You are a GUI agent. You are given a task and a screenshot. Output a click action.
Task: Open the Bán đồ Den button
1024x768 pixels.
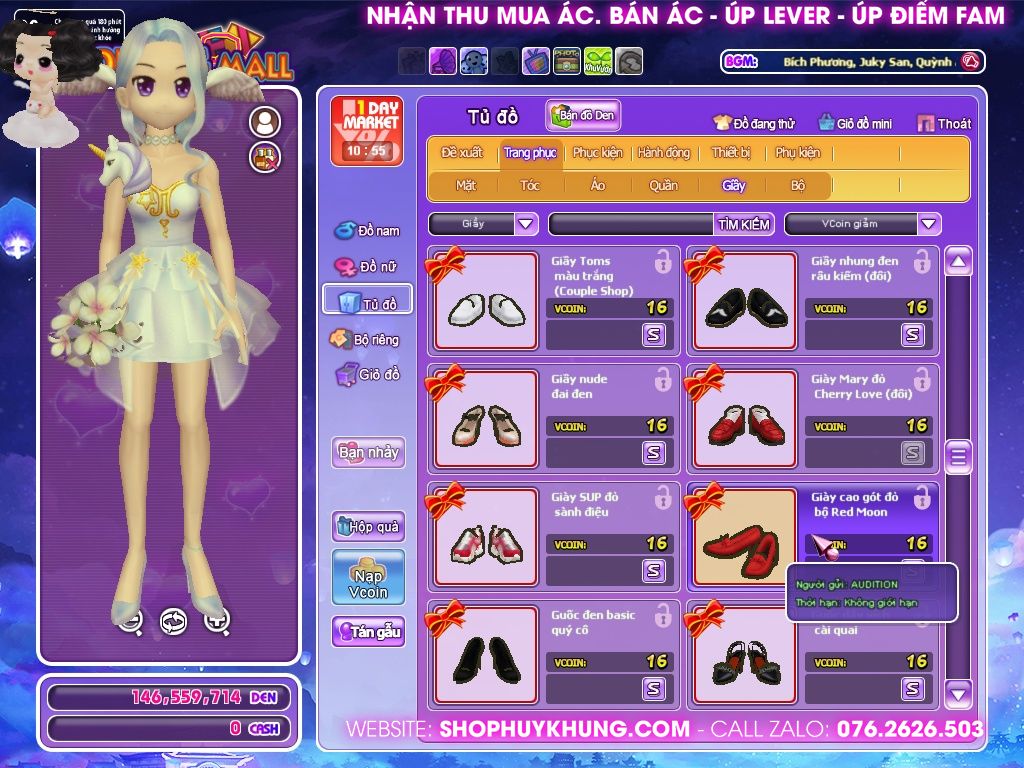tap(584, 116)
